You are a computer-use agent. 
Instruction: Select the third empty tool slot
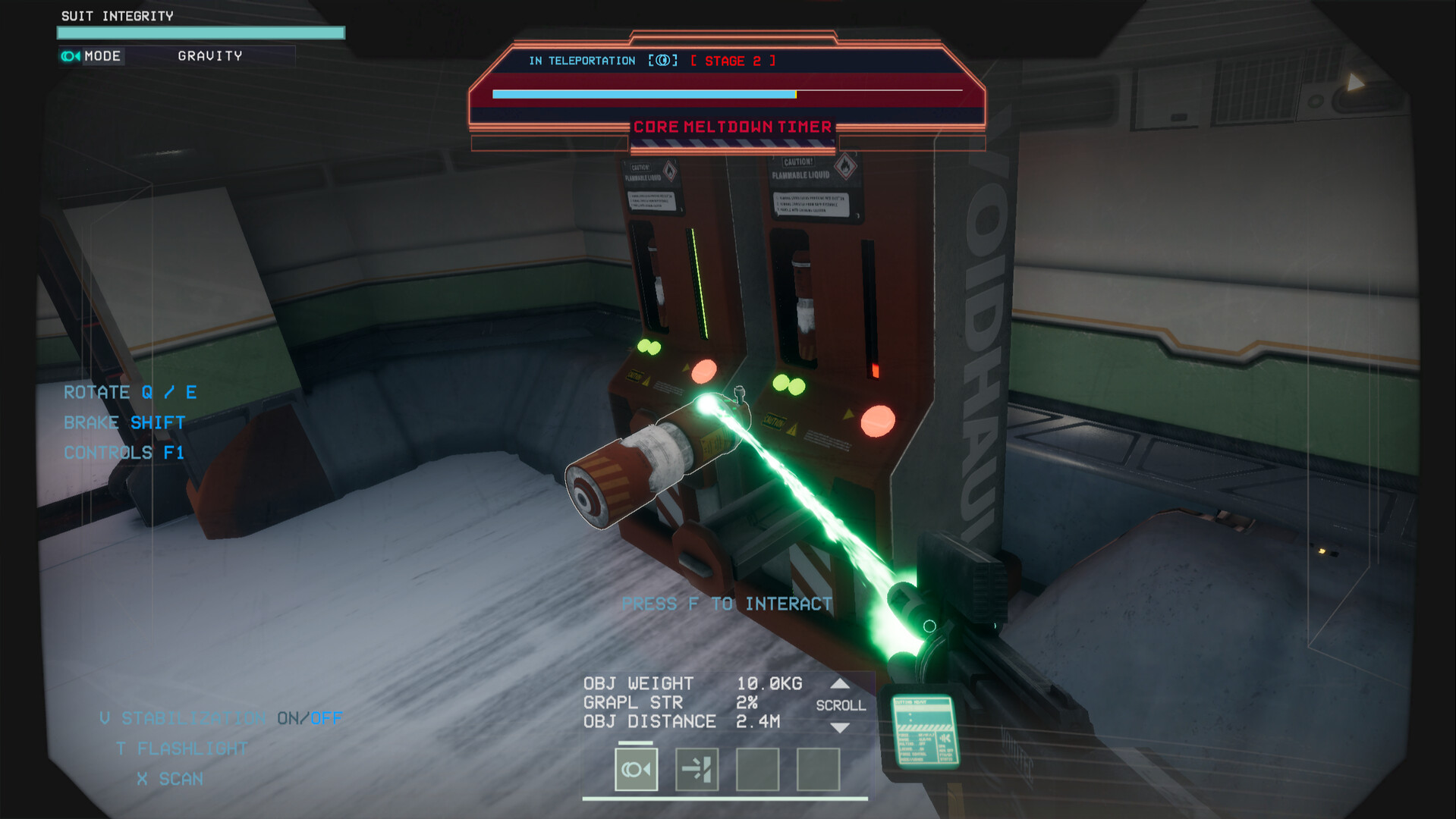(x=756, y=768)
